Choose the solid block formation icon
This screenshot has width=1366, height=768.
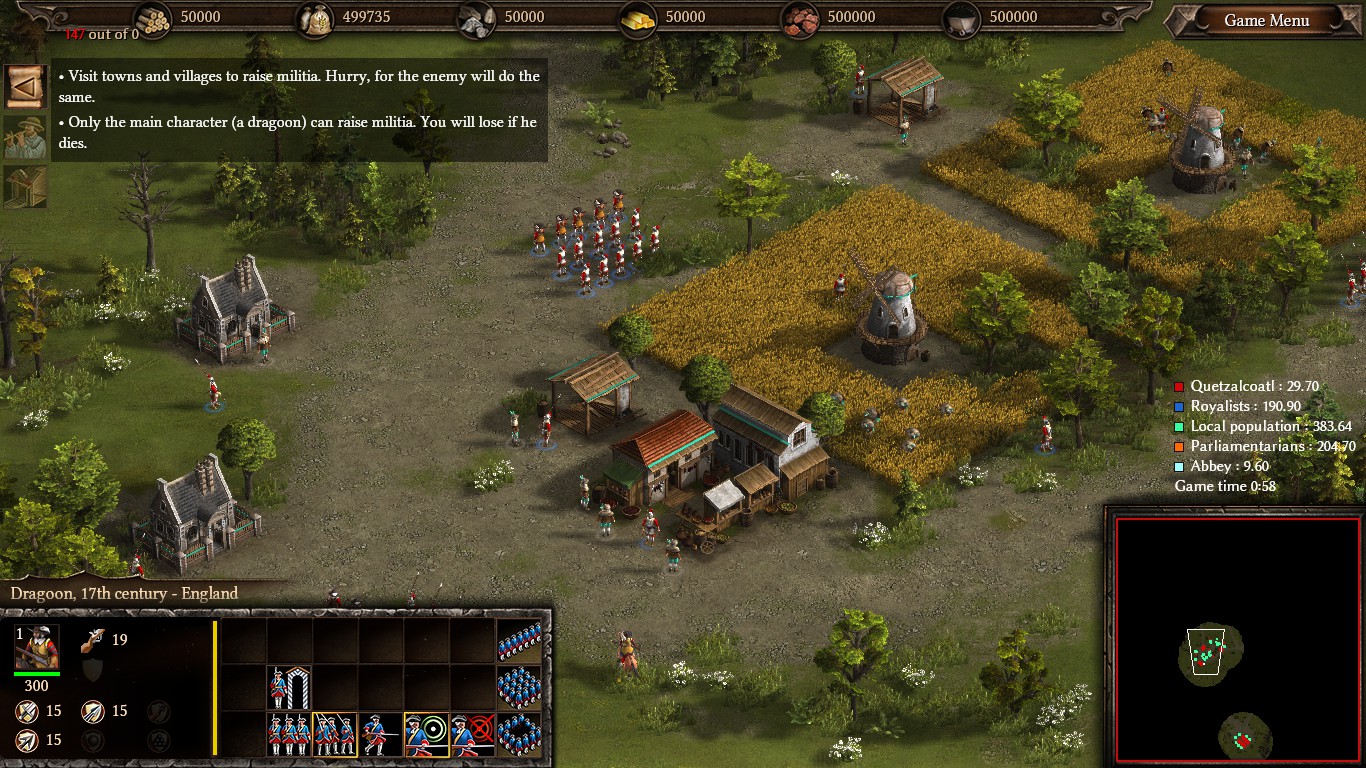pyautogui.click(x=519, y=688)
